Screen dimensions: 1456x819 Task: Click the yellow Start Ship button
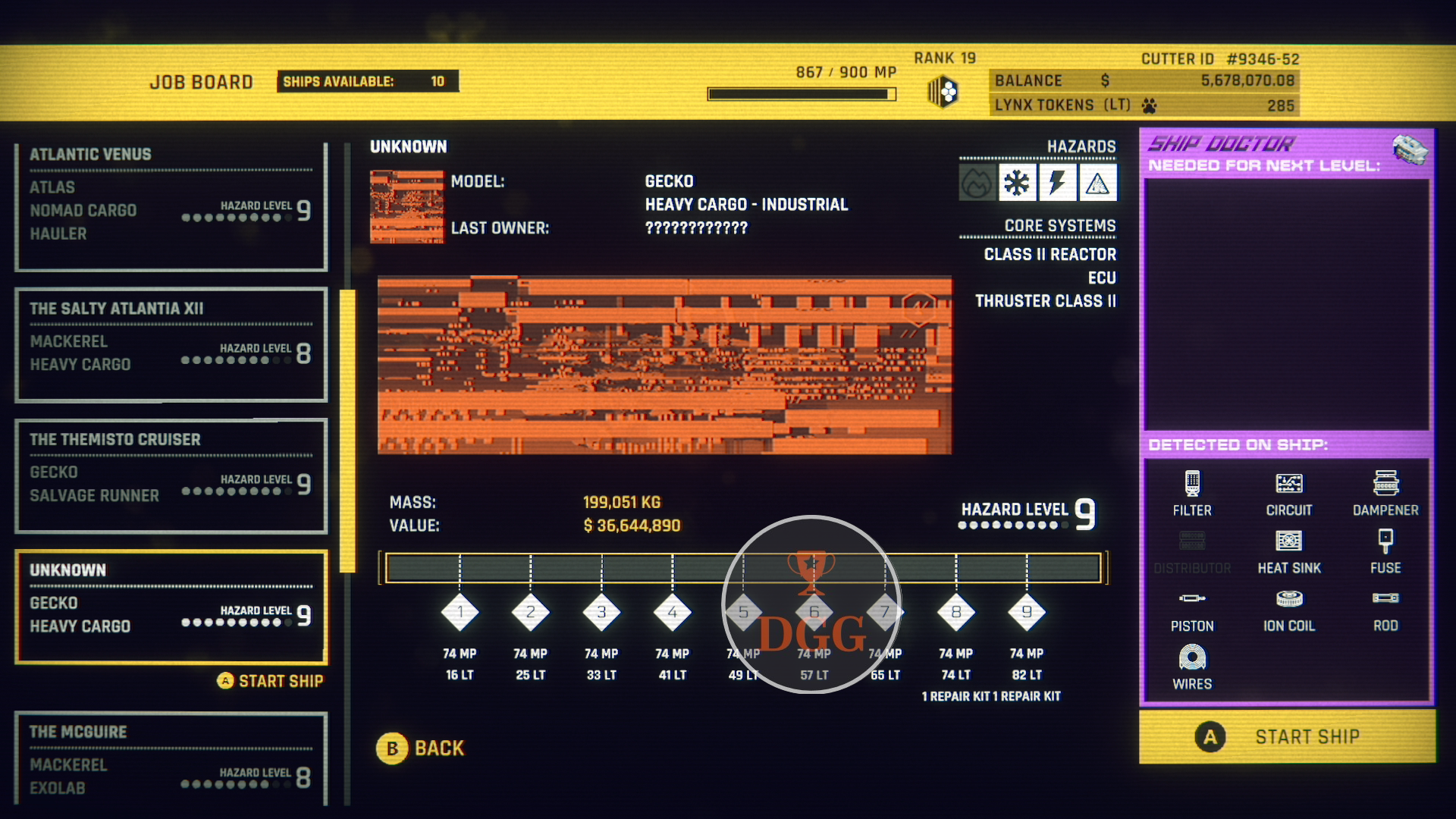point(1287,736)
